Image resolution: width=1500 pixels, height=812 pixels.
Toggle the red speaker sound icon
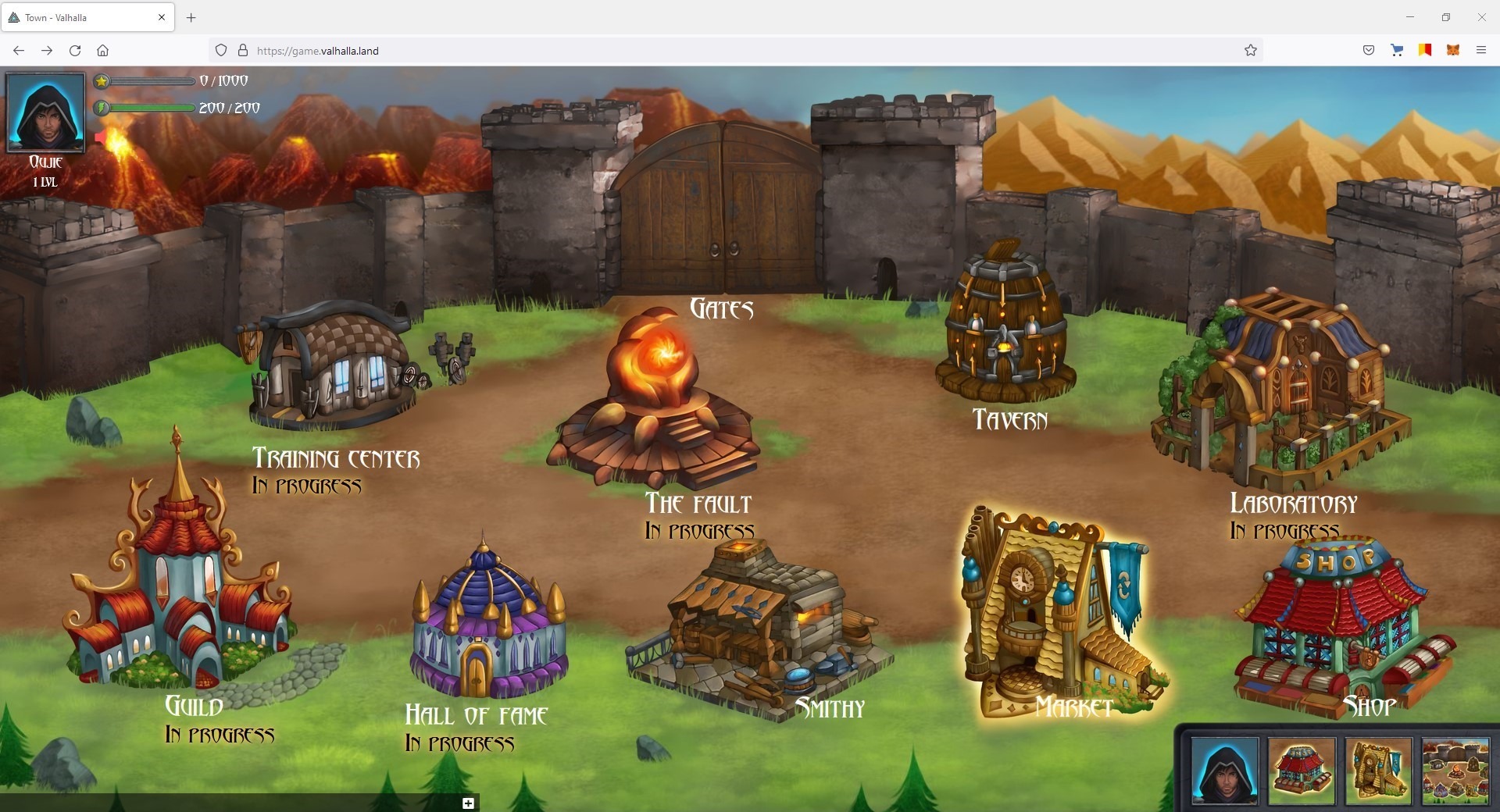tap(101, 138)
